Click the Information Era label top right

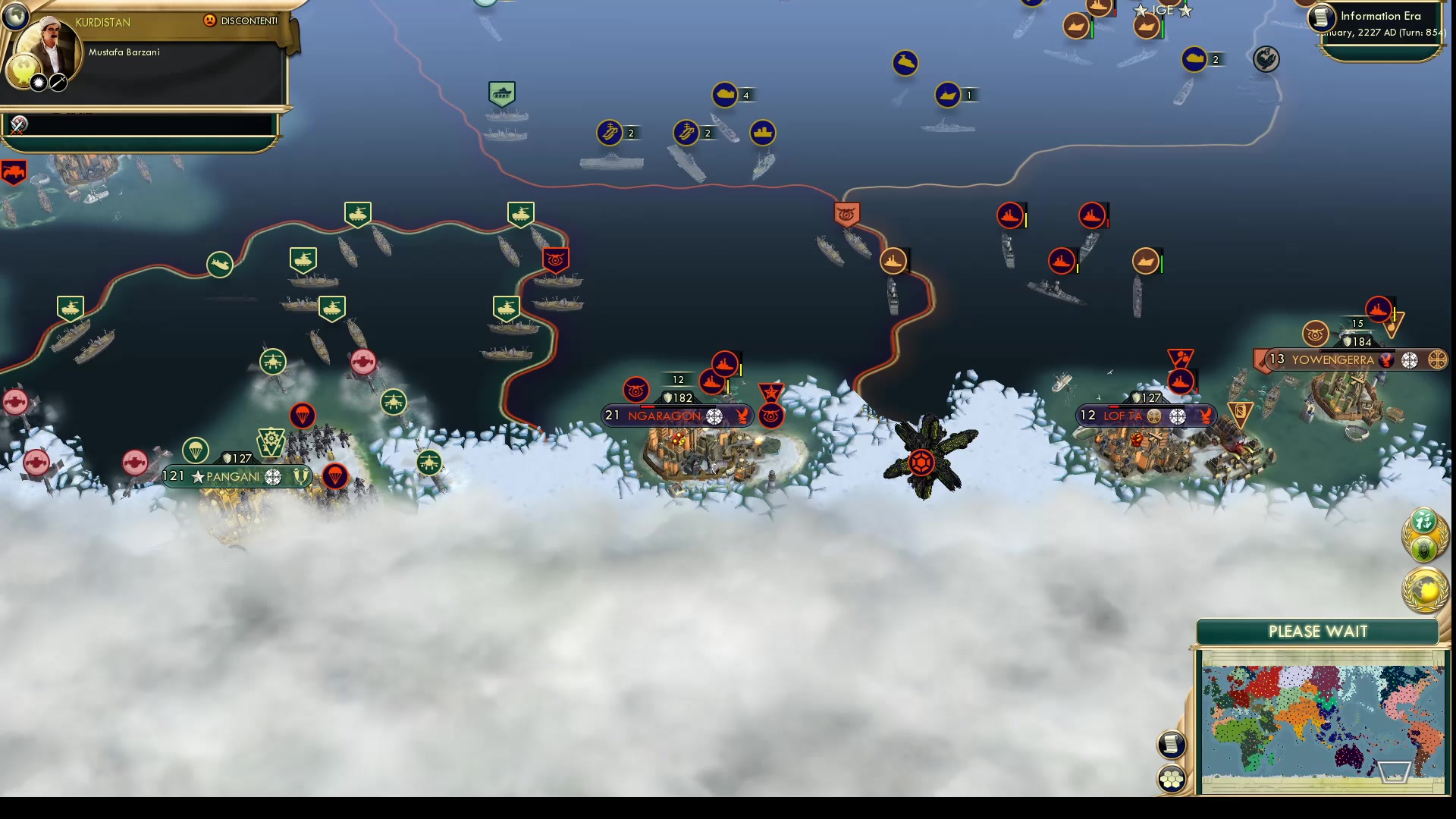1382,15
